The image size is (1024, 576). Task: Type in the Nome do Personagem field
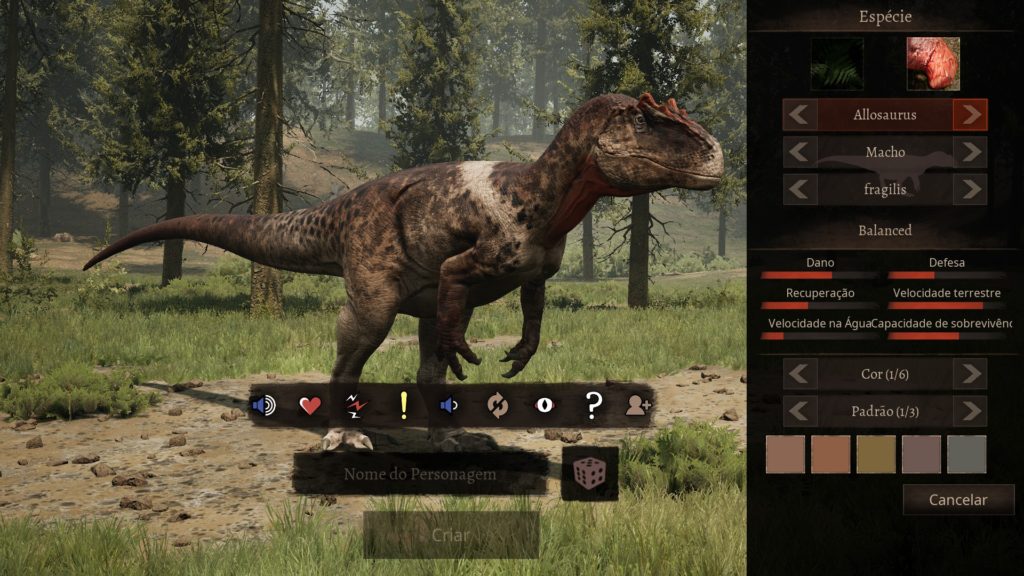[x=420, y=474]
